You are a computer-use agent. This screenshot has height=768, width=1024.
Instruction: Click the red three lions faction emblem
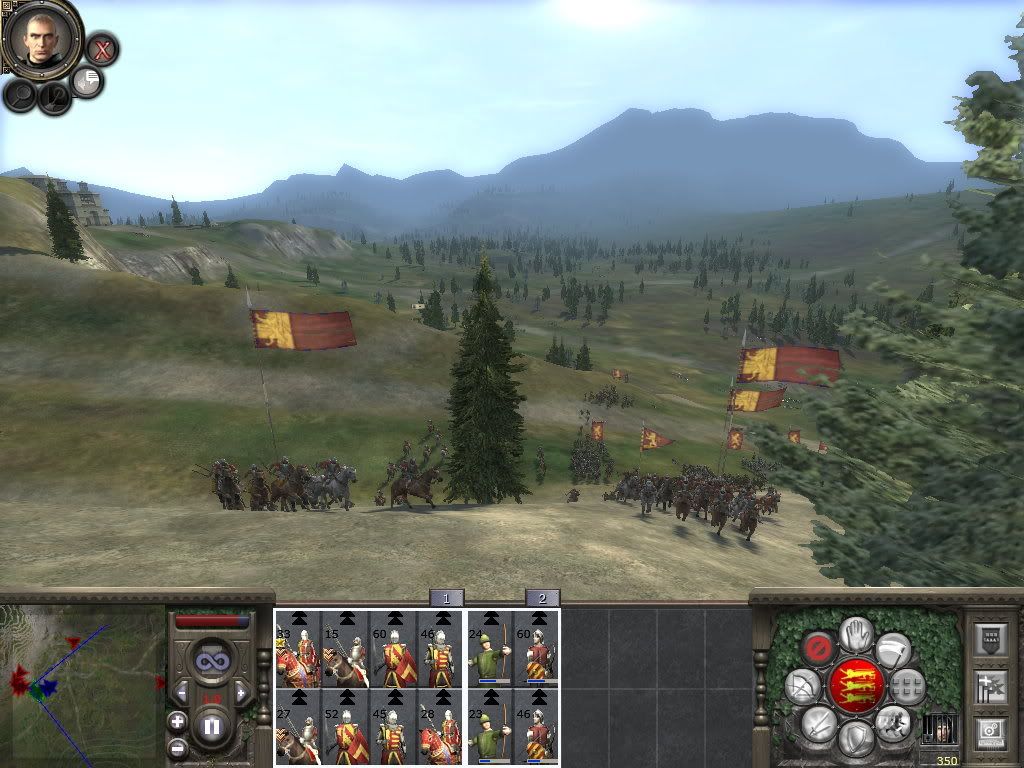tap(855, 686)
